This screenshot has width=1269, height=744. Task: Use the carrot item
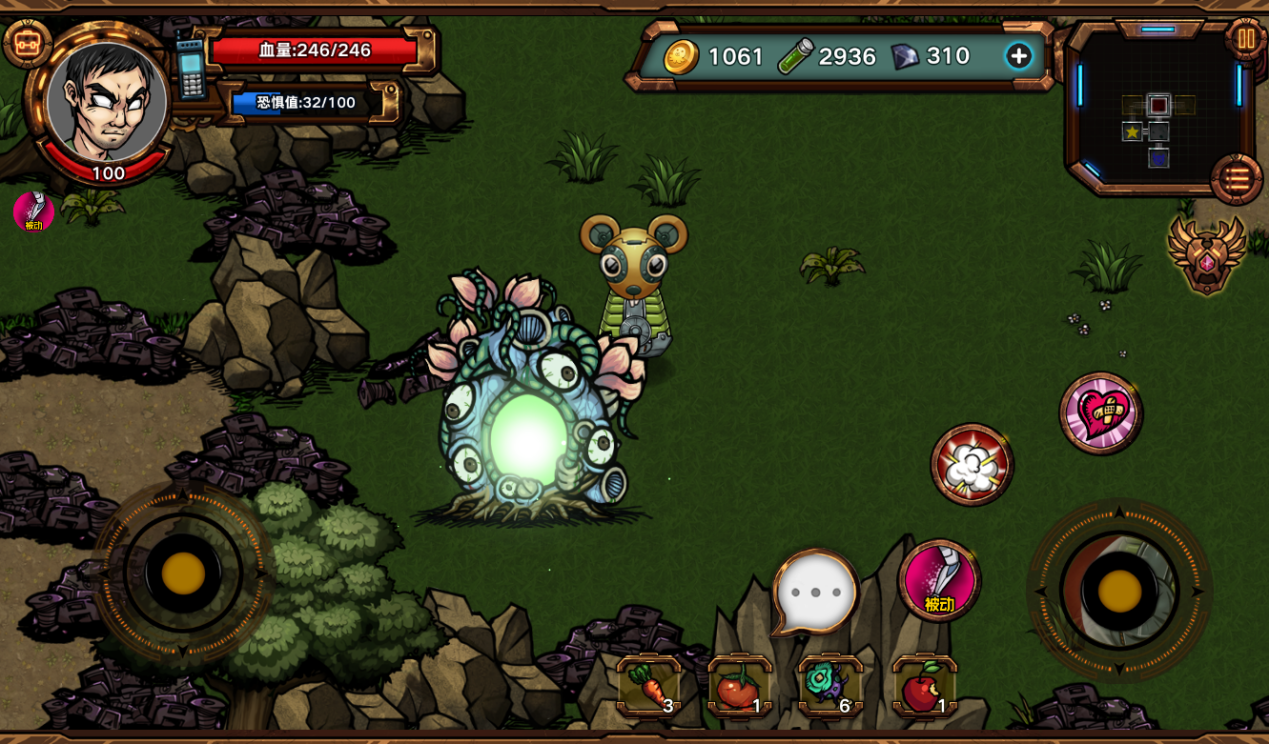coord(649,687)
